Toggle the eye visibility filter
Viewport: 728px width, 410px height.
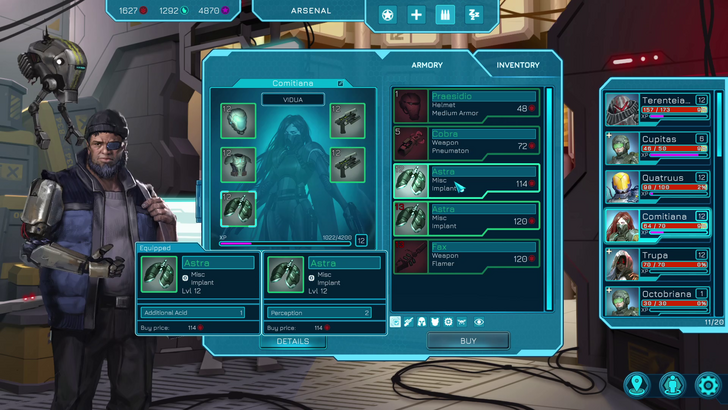[x=479, y=322]
